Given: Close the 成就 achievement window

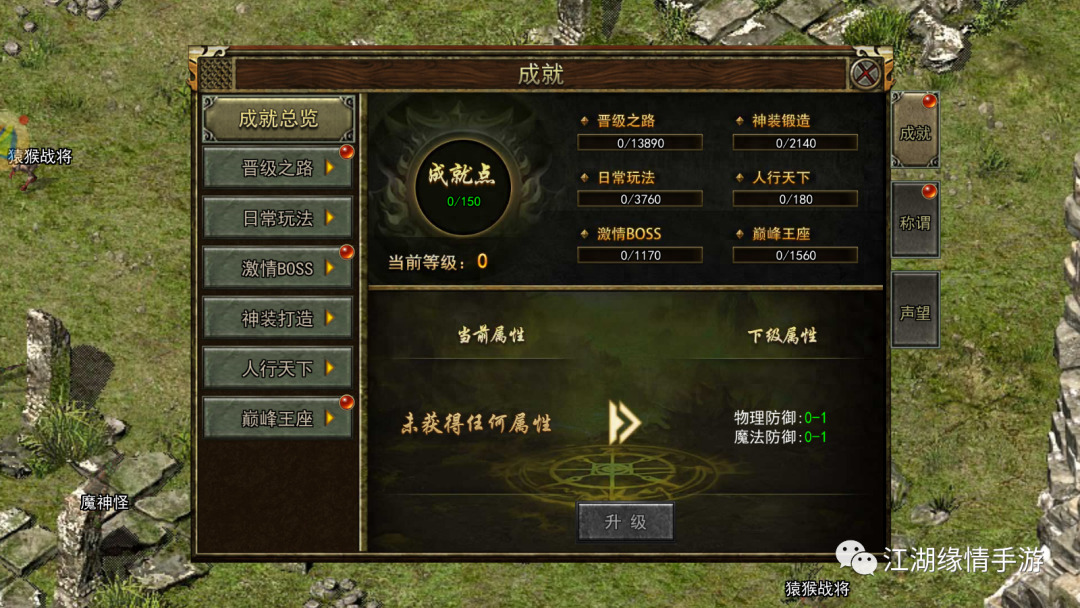Looking at the screenshot, I should tap(865, 74).
